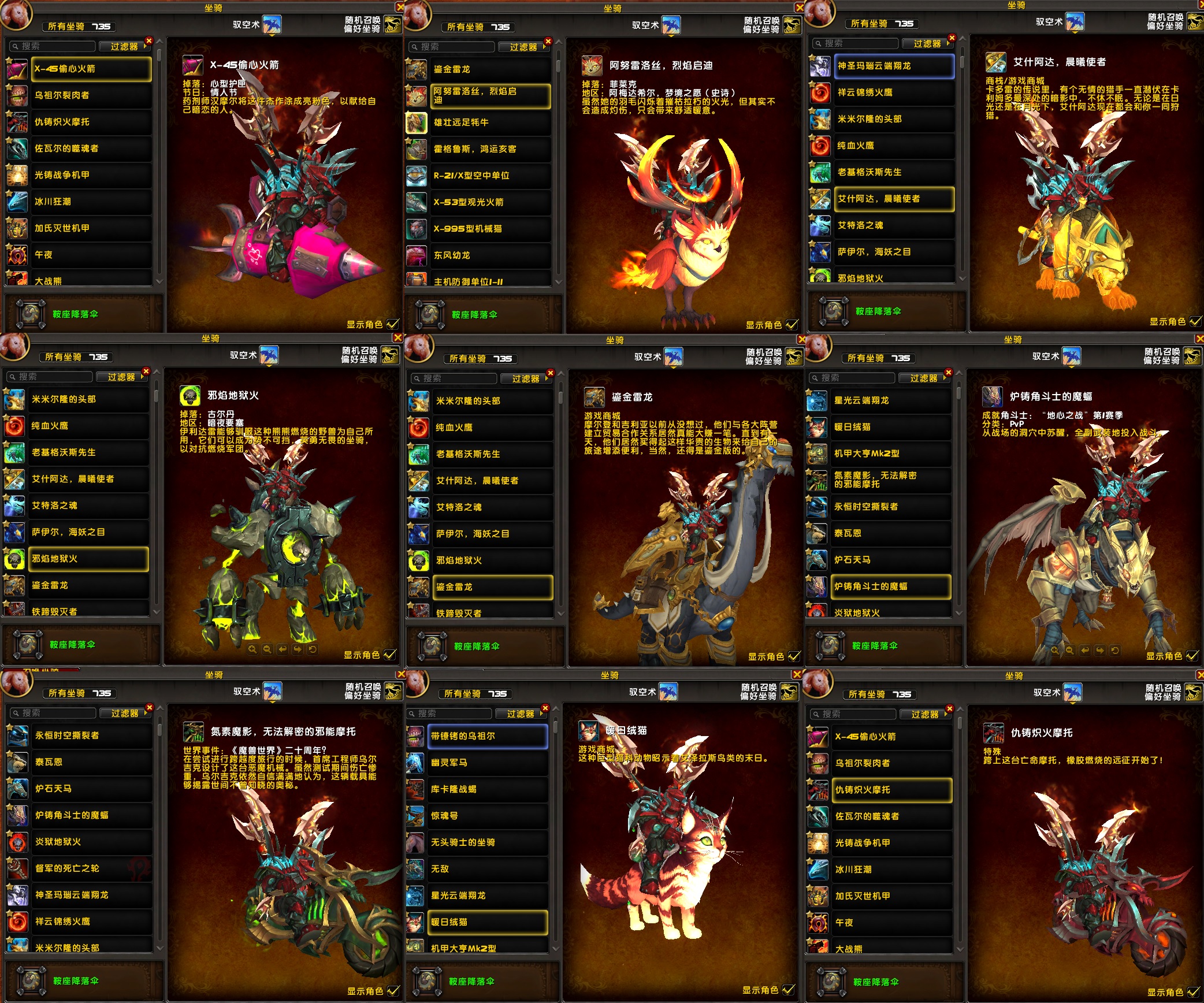
Task: Select 阿努雷洛丝，烈焰启迪 in the mount list
Action: coord(490,96)
